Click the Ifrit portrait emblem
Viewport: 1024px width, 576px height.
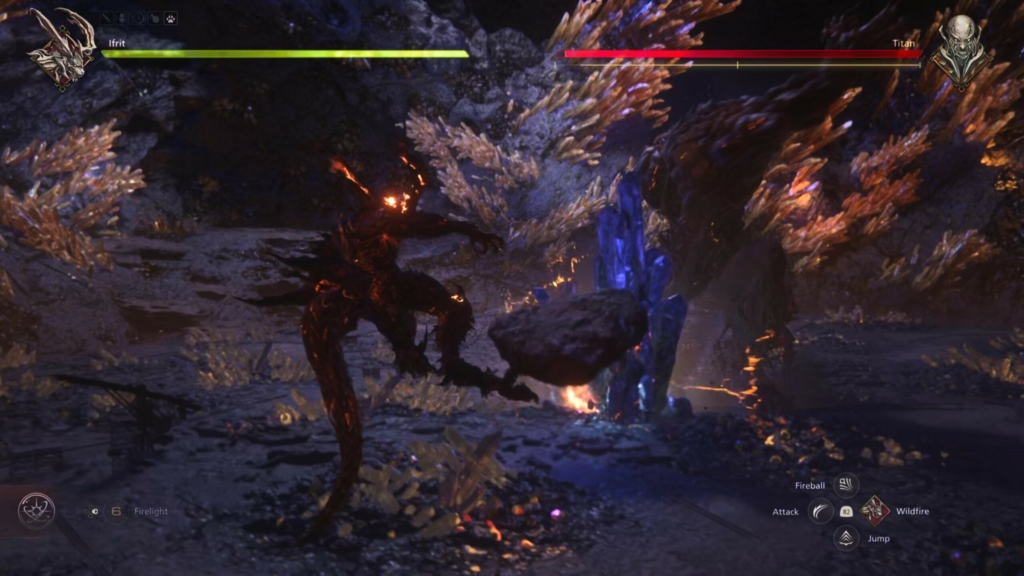coord(61,47)
